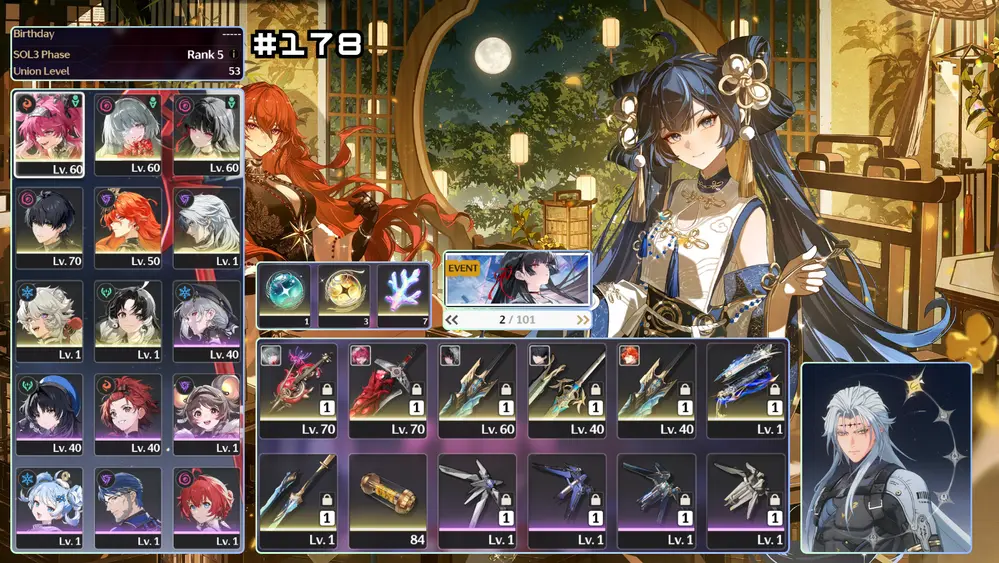Click the SOL3 Phase info icon
999x563 pixels.
(x=234, y=54)
